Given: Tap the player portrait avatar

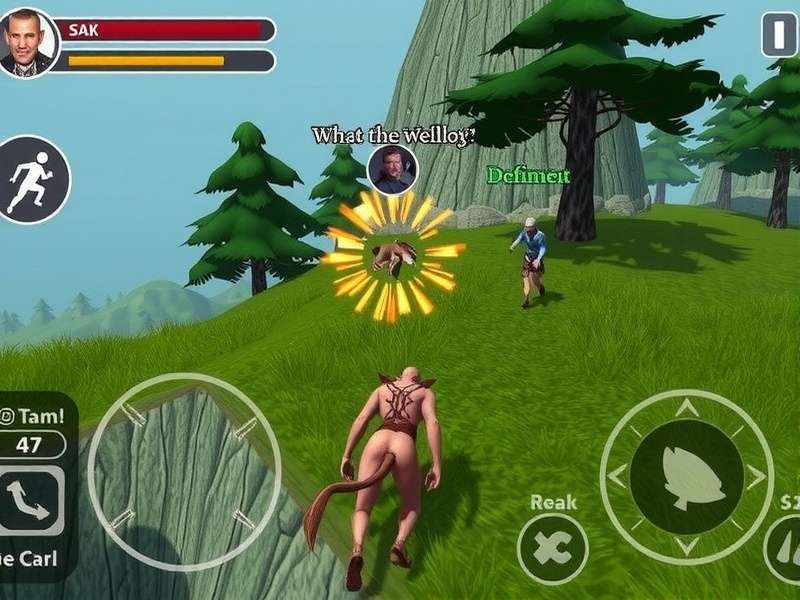Looking at the screenshot, I should 27,43.
